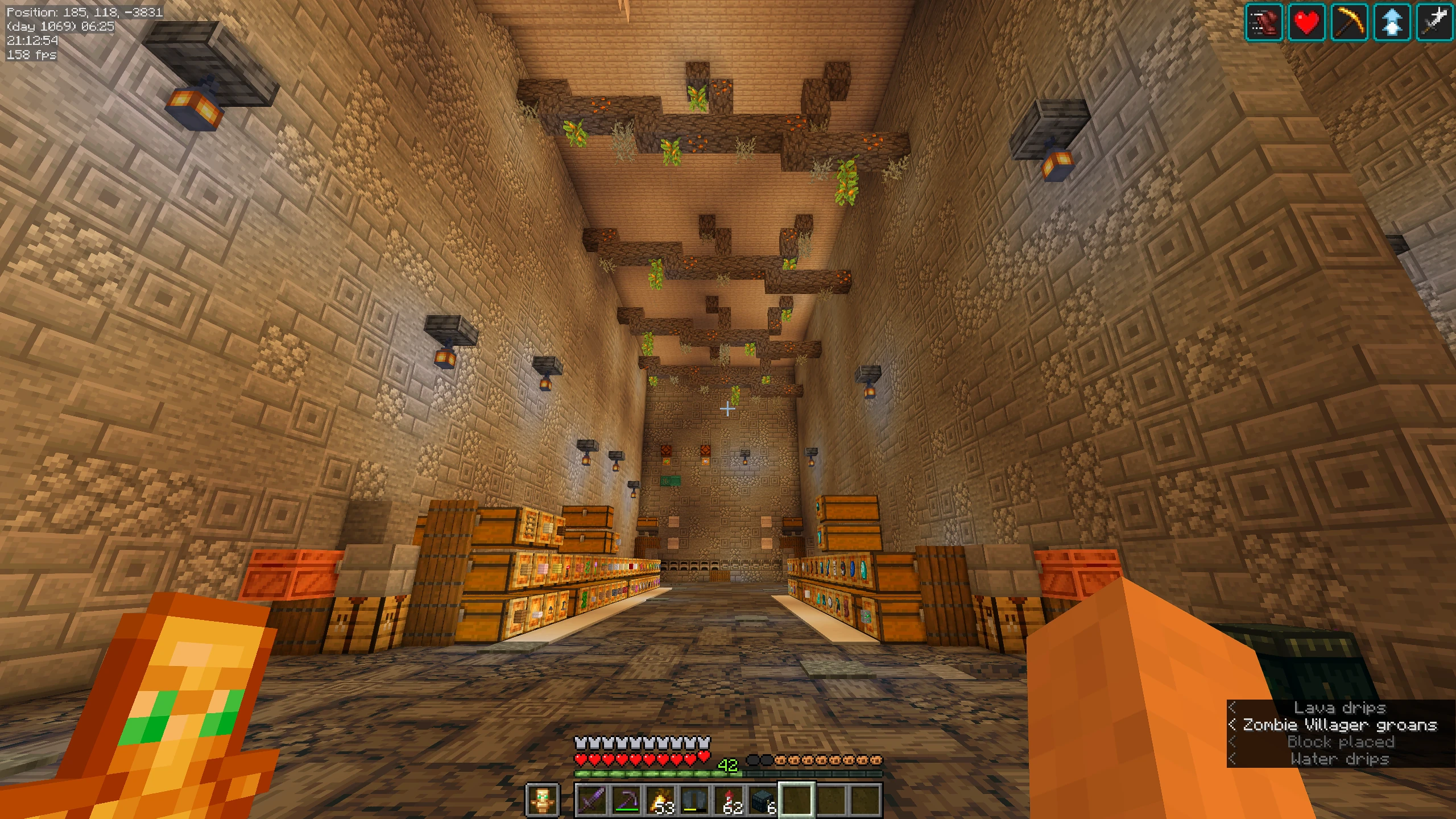1456x819 pixels.
Task: Click the 158 fps counter text
Action: (x=31, y=56)
